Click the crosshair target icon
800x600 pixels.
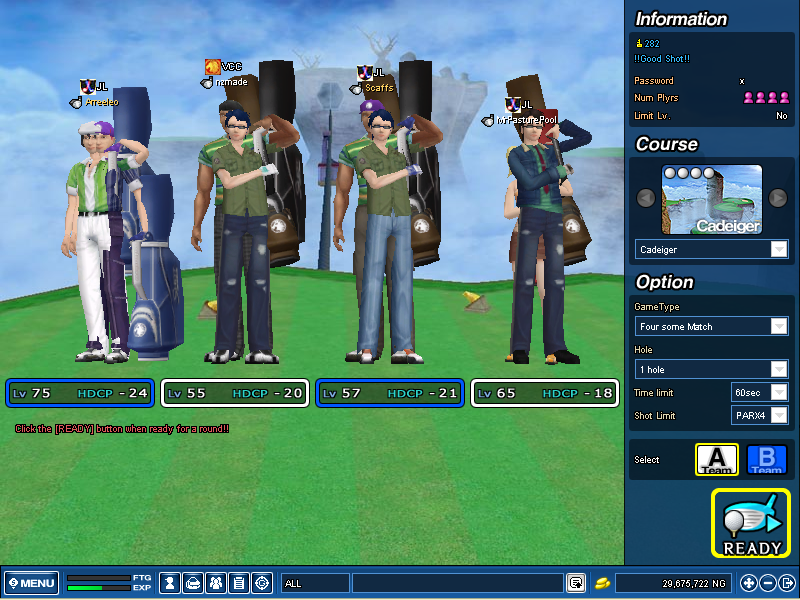tap(262, 583)
